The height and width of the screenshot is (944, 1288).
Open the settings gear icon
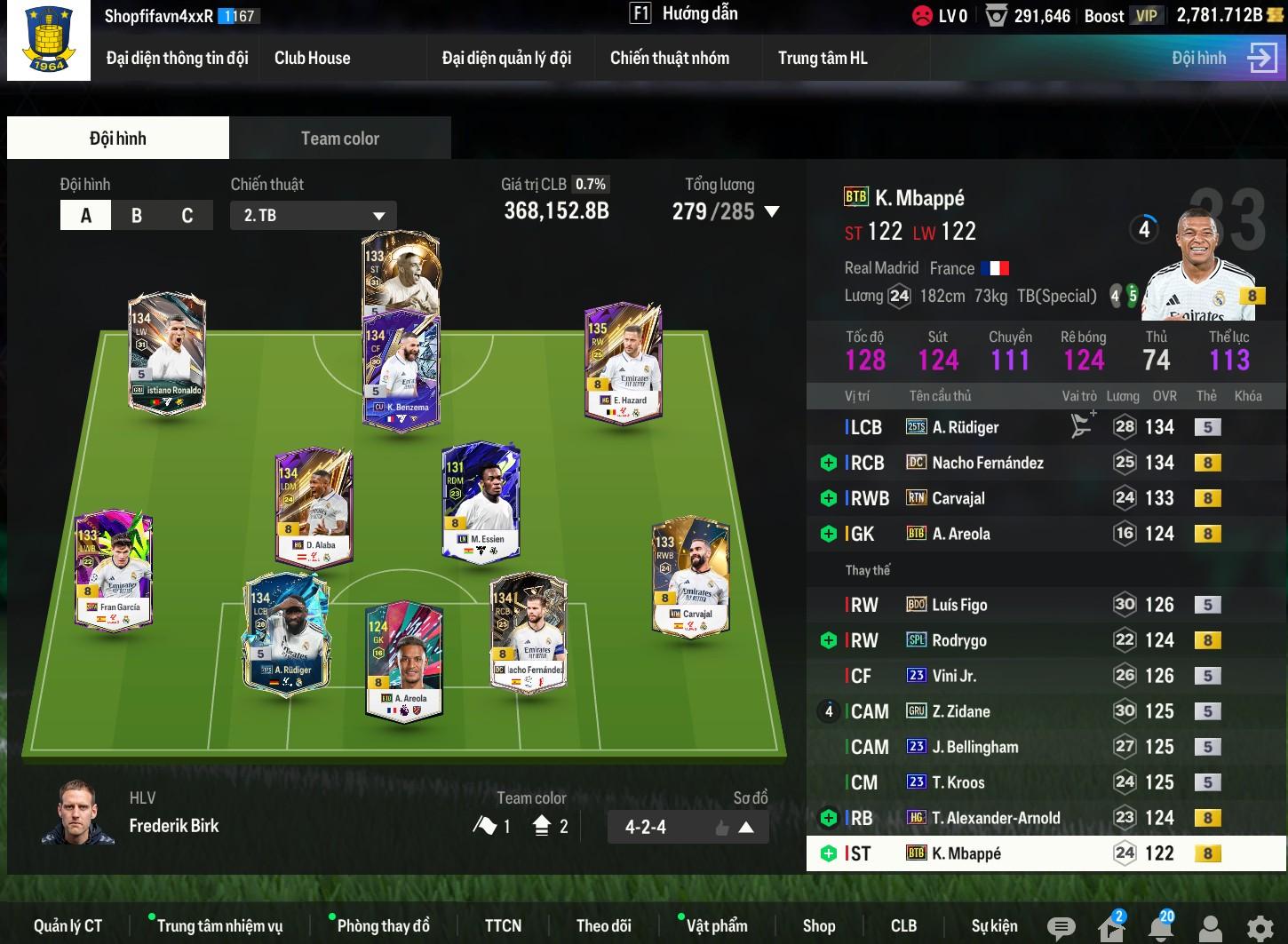[x=1260, y=928]
